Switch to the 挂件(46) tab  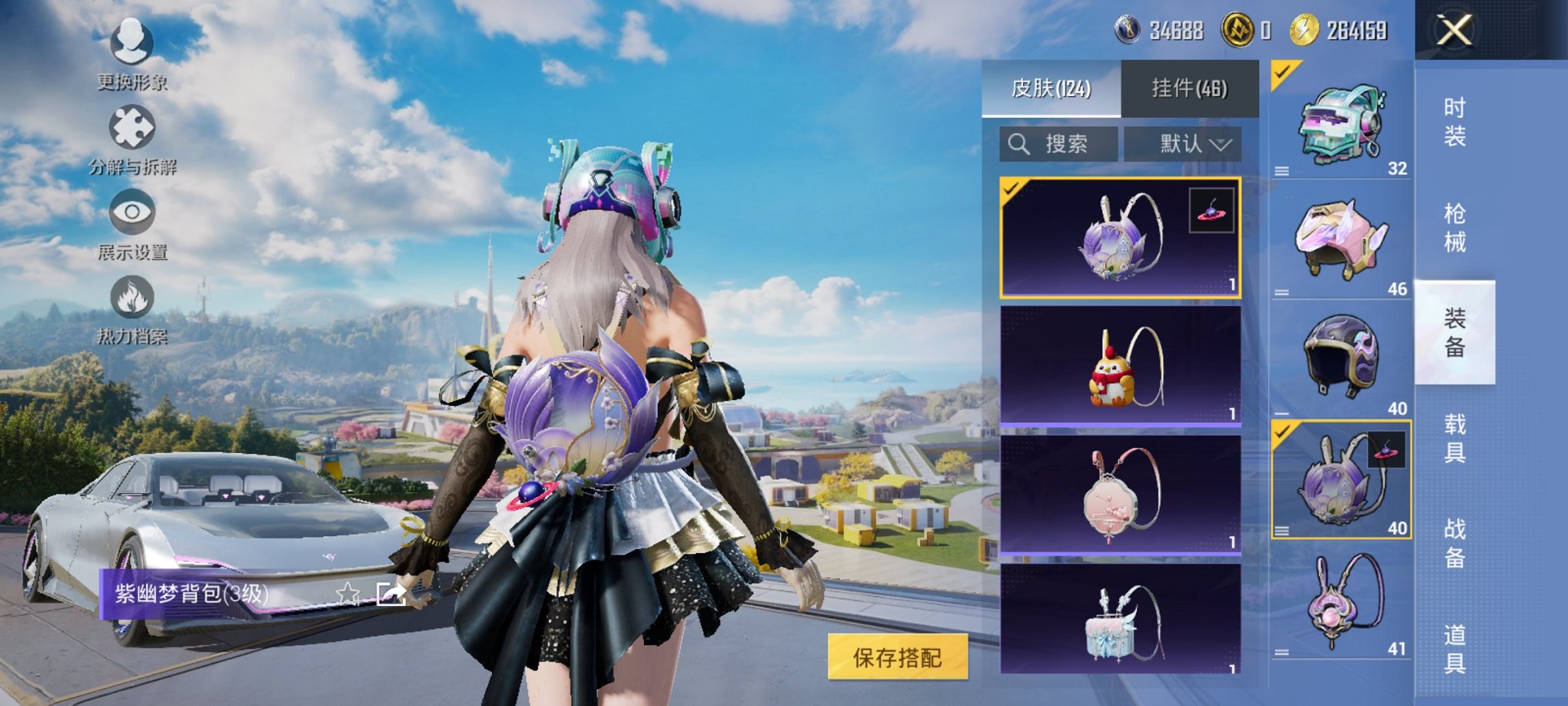pyautogui.click(x=1190, y=87)
